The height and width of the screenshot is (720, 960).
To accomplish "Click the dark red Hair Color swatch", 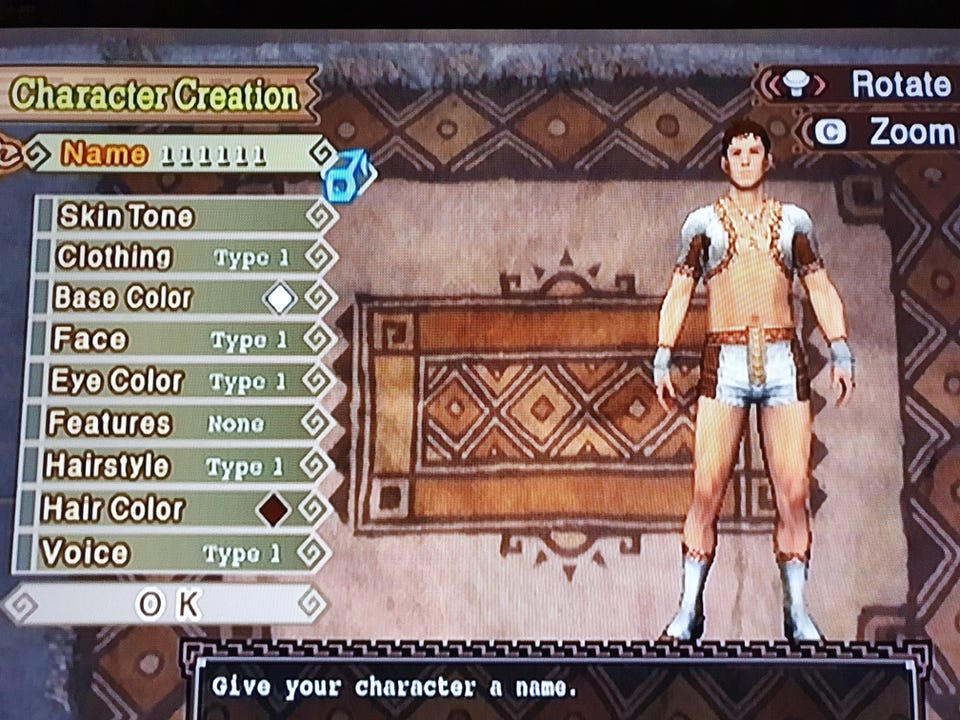I will tap(273, 510).
